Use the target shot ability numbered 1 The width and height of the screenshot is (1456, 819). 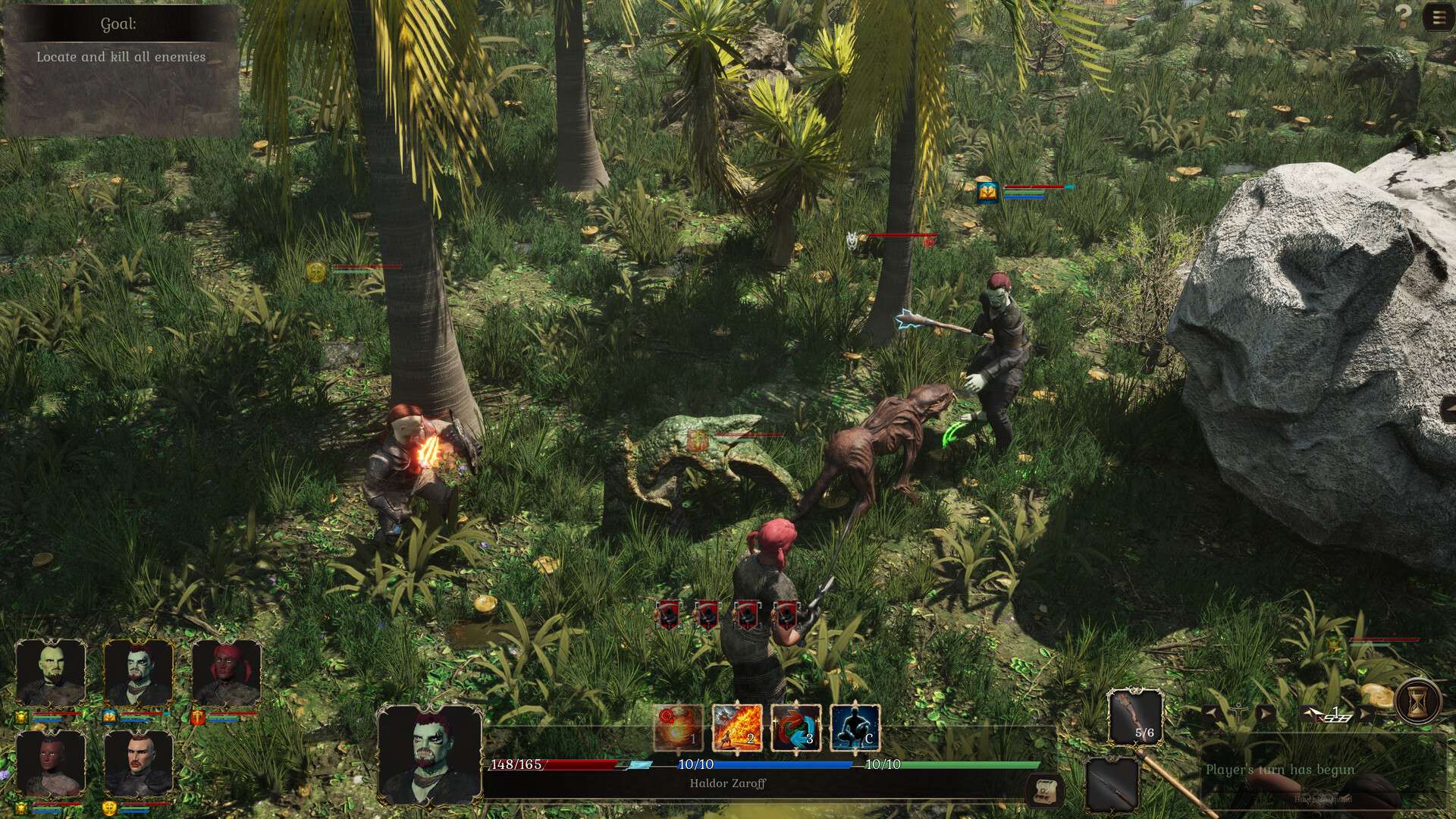[x=678, y=728]
